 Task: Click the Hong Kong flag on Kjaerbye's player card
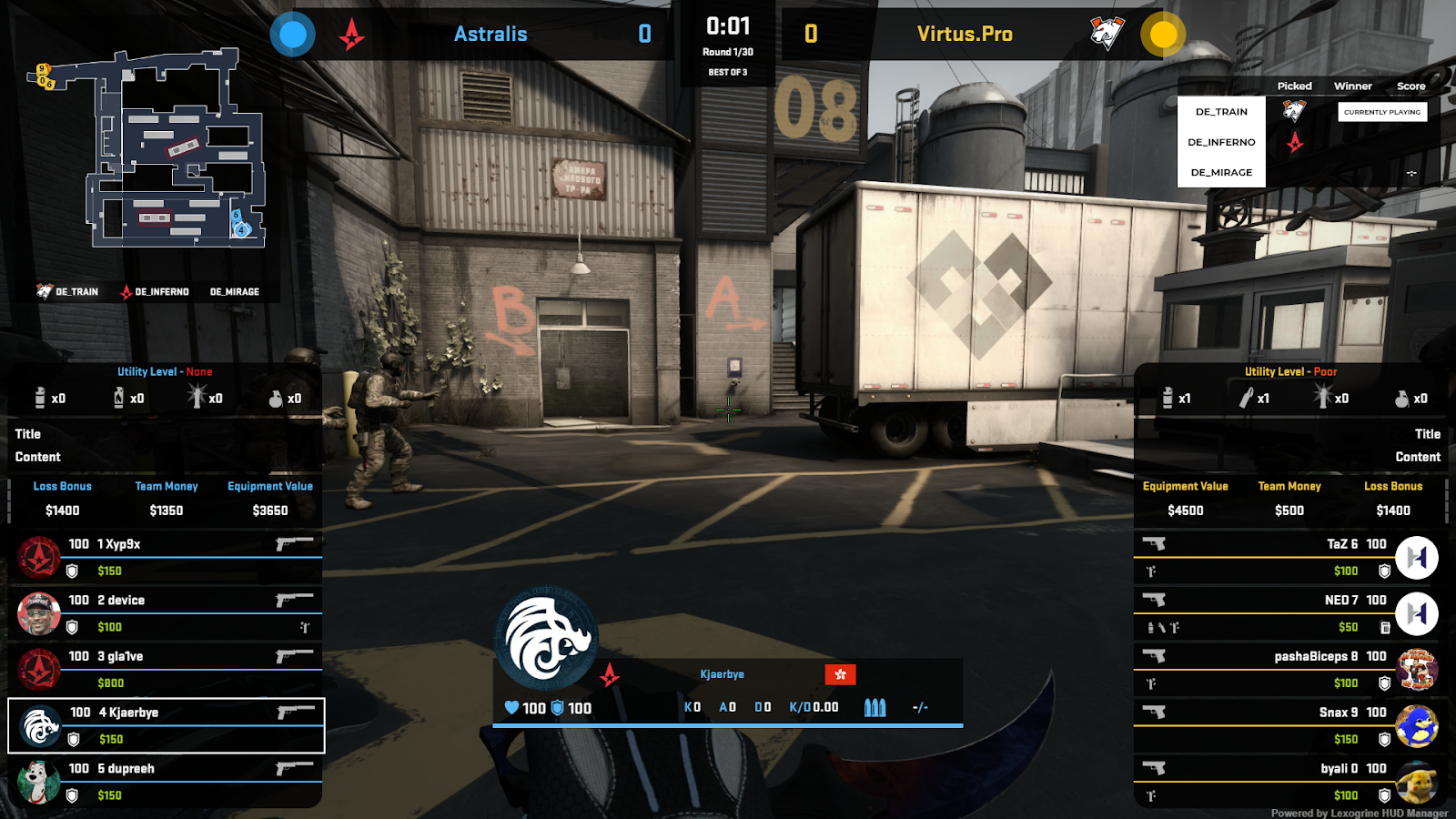click(840, 673)
